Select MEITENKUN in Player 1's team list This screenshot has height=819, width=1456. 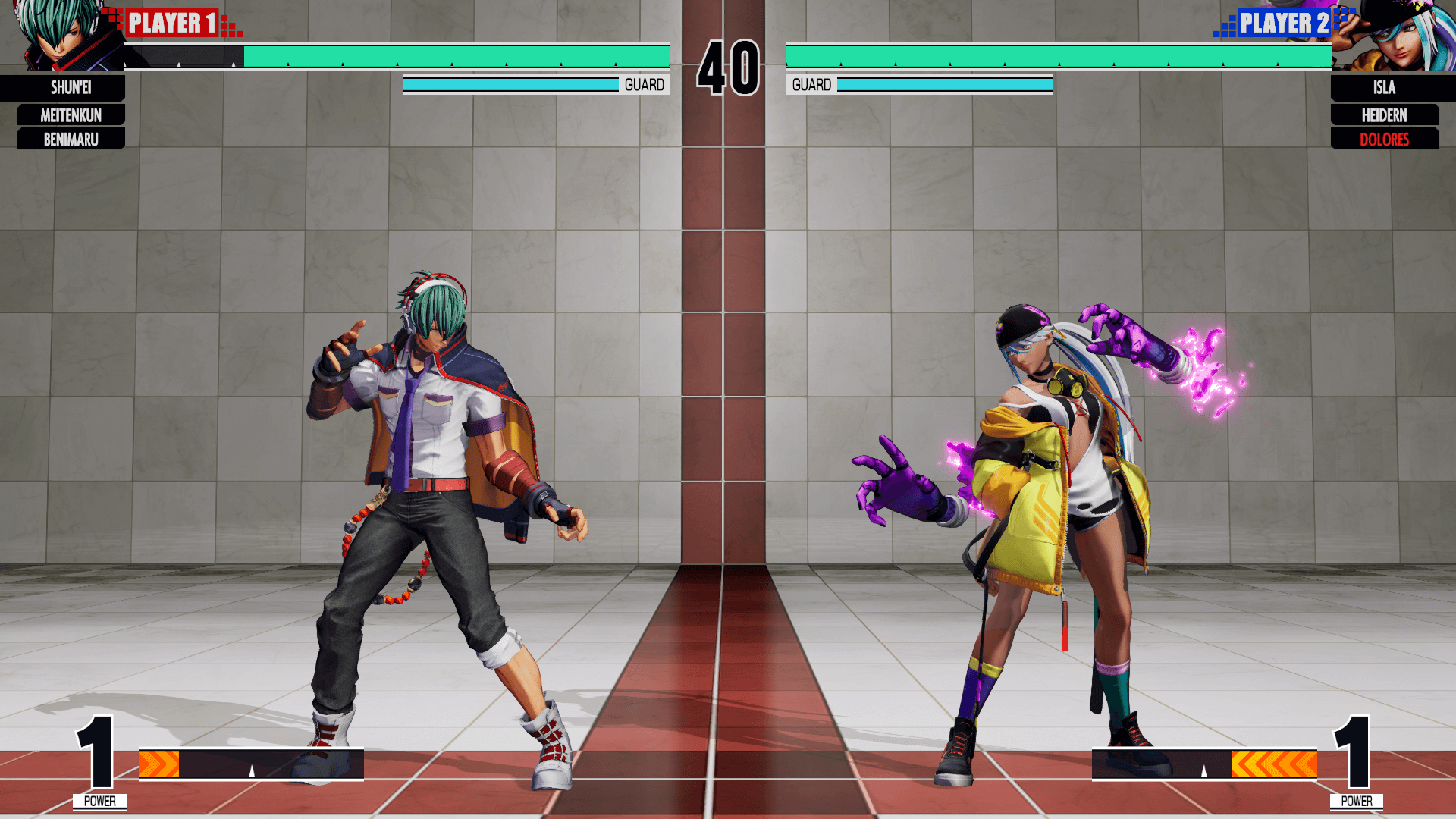tap(71, 115)
